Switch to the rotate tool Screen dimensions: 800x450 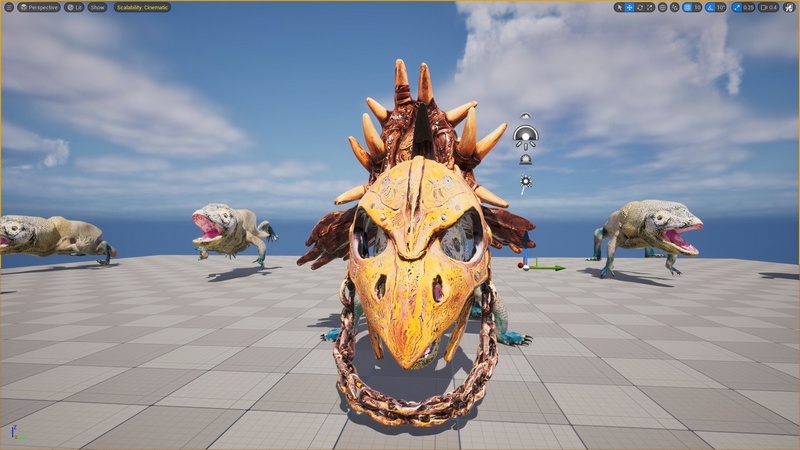[641, 7]
